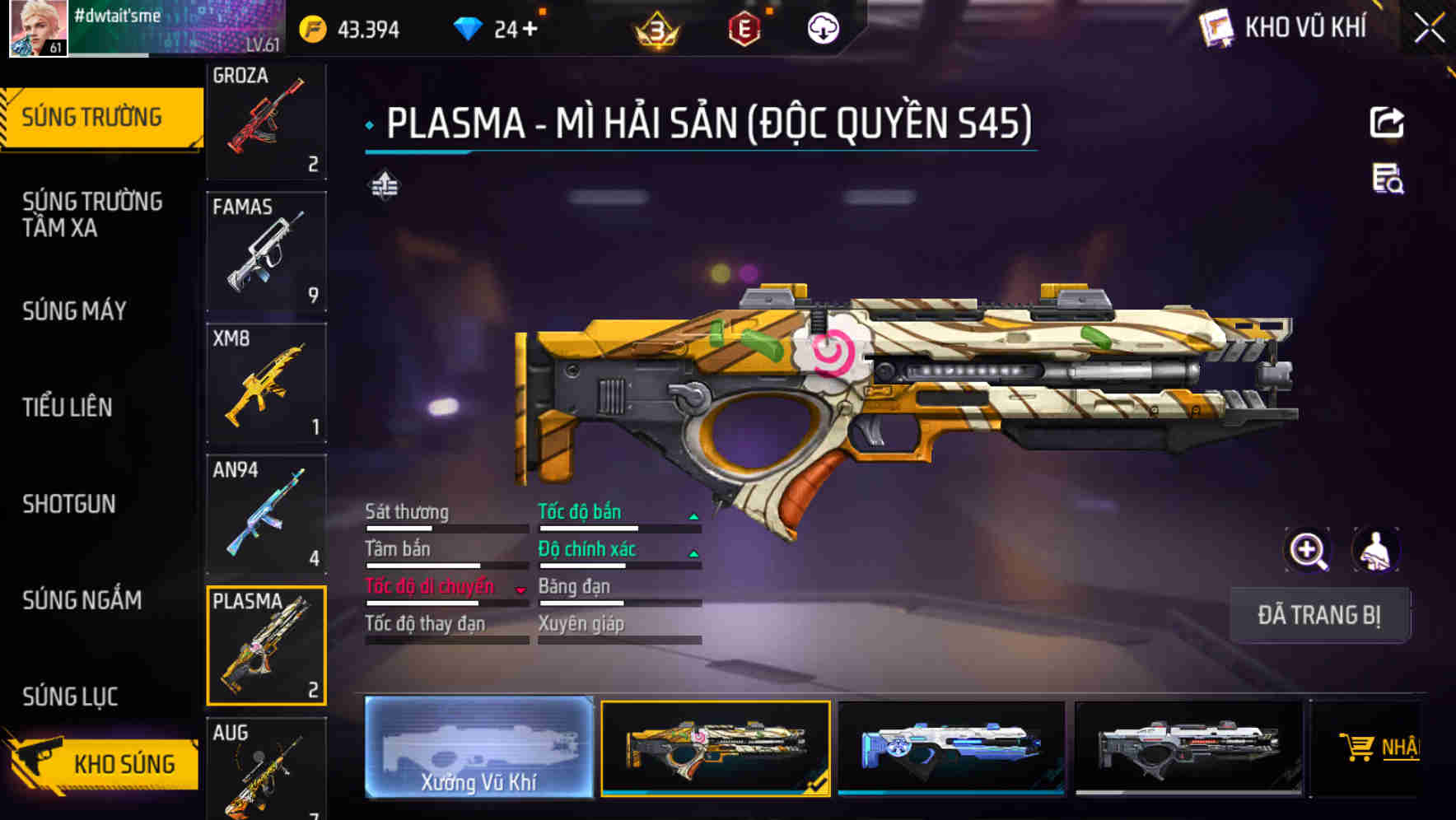Select the FAMAS weapon thumbnail
The image size is (1456, 820).
coord(266,251)
